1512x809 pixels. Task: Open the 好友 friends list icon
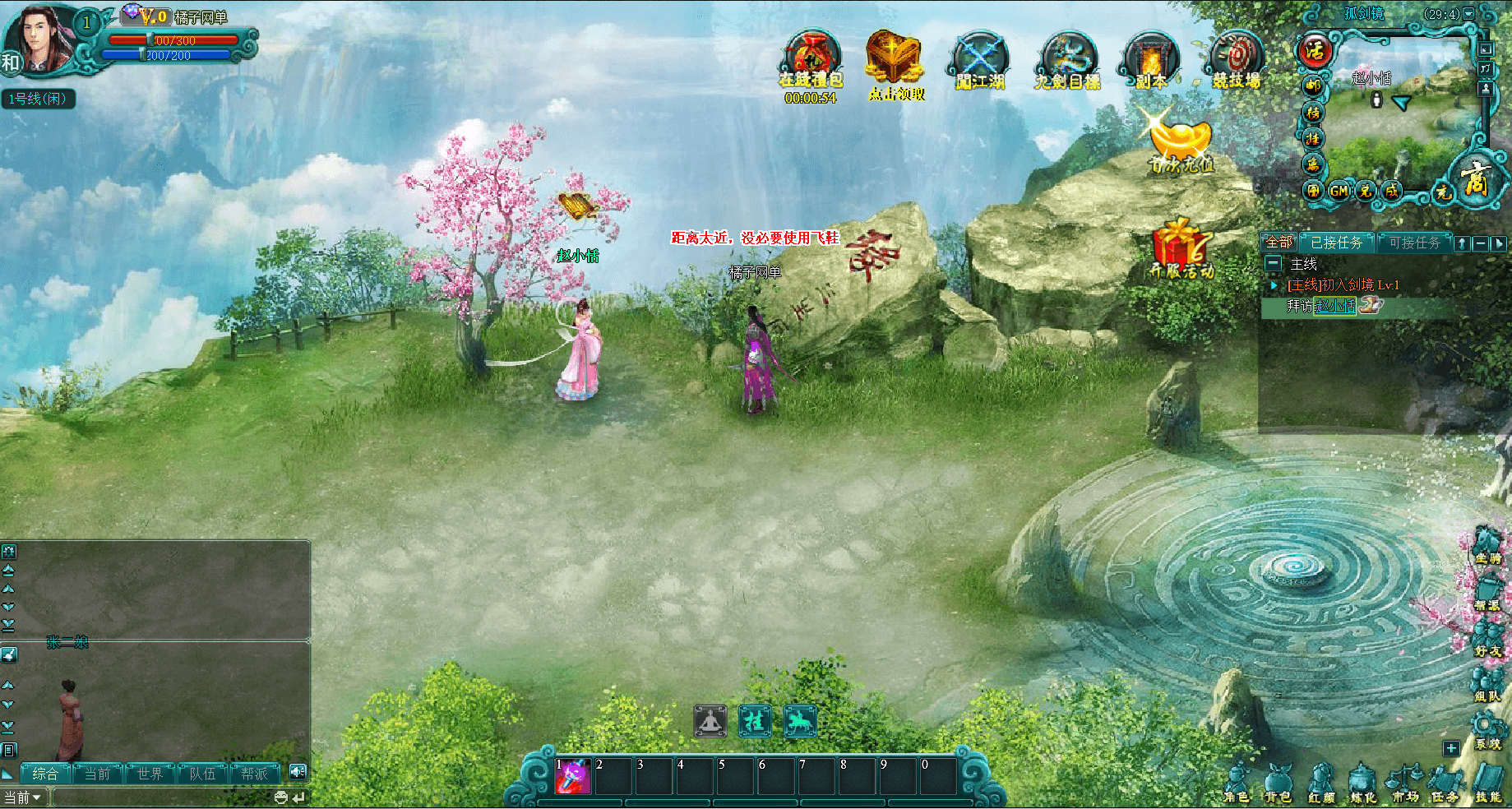click(1487, 637)
